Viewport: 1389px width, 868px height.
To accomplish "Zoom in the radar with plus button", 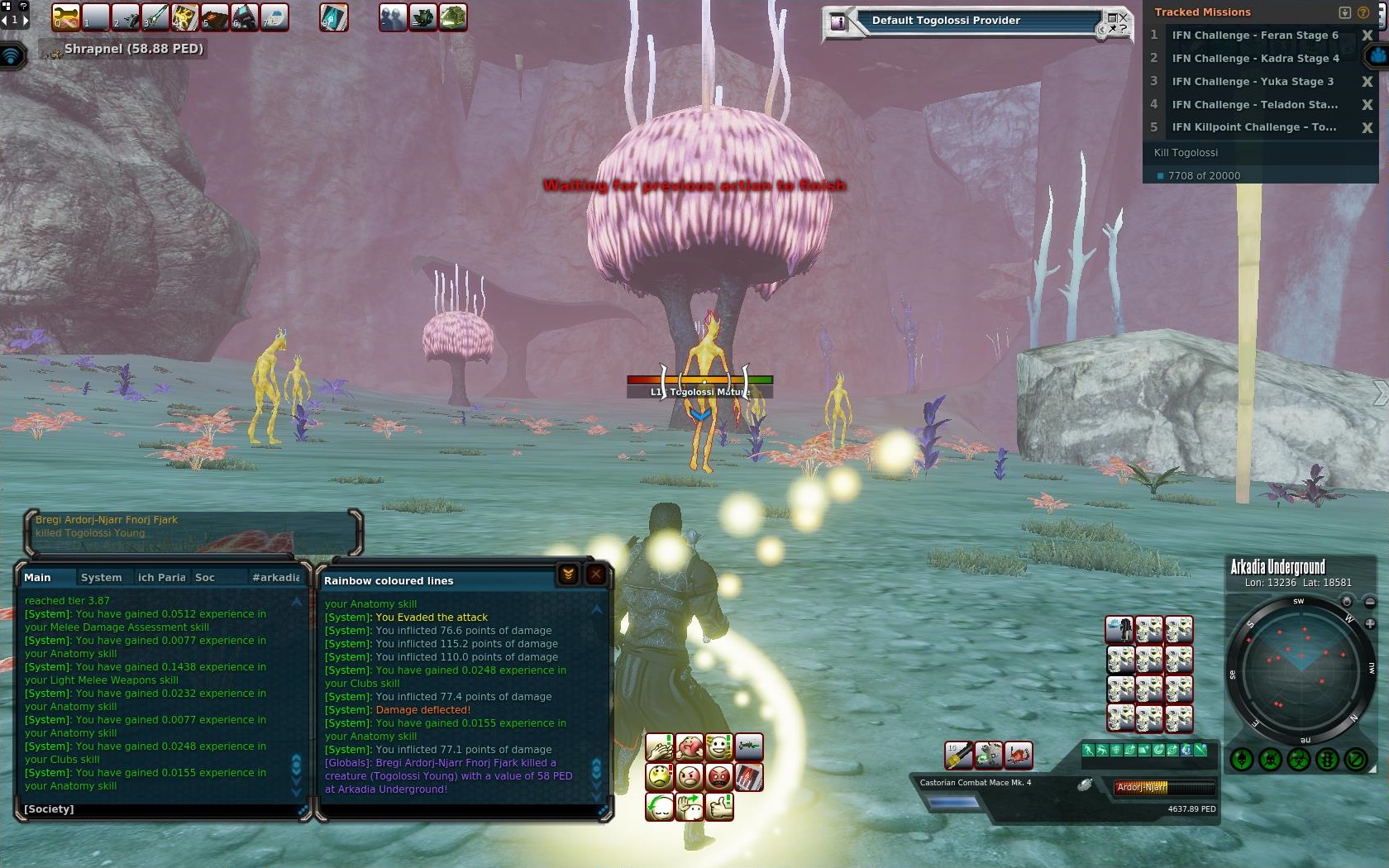I will (1369, 623).
